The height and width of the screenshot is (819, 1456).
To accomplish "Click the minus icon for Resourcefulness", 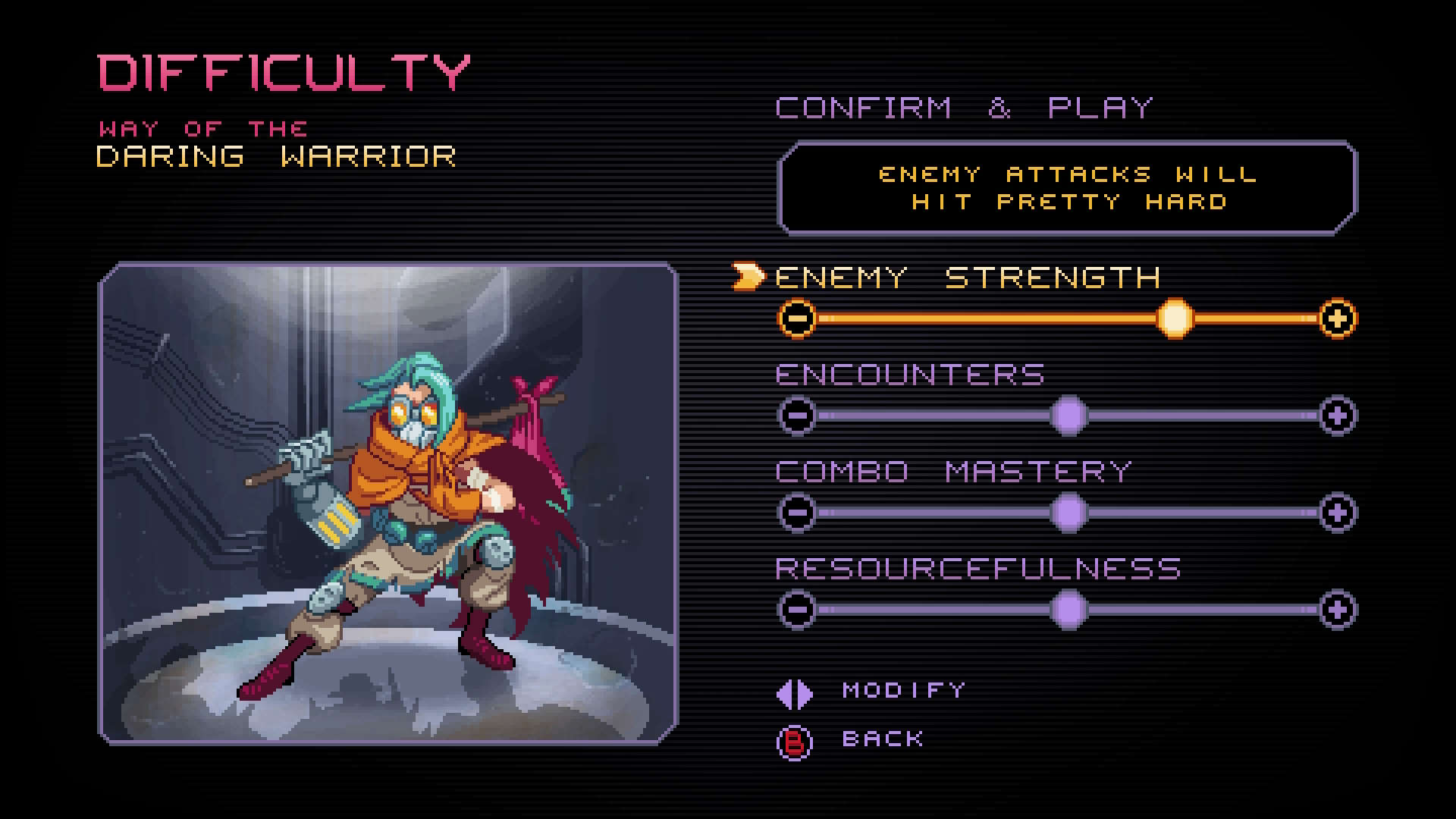I will point(798,609).
